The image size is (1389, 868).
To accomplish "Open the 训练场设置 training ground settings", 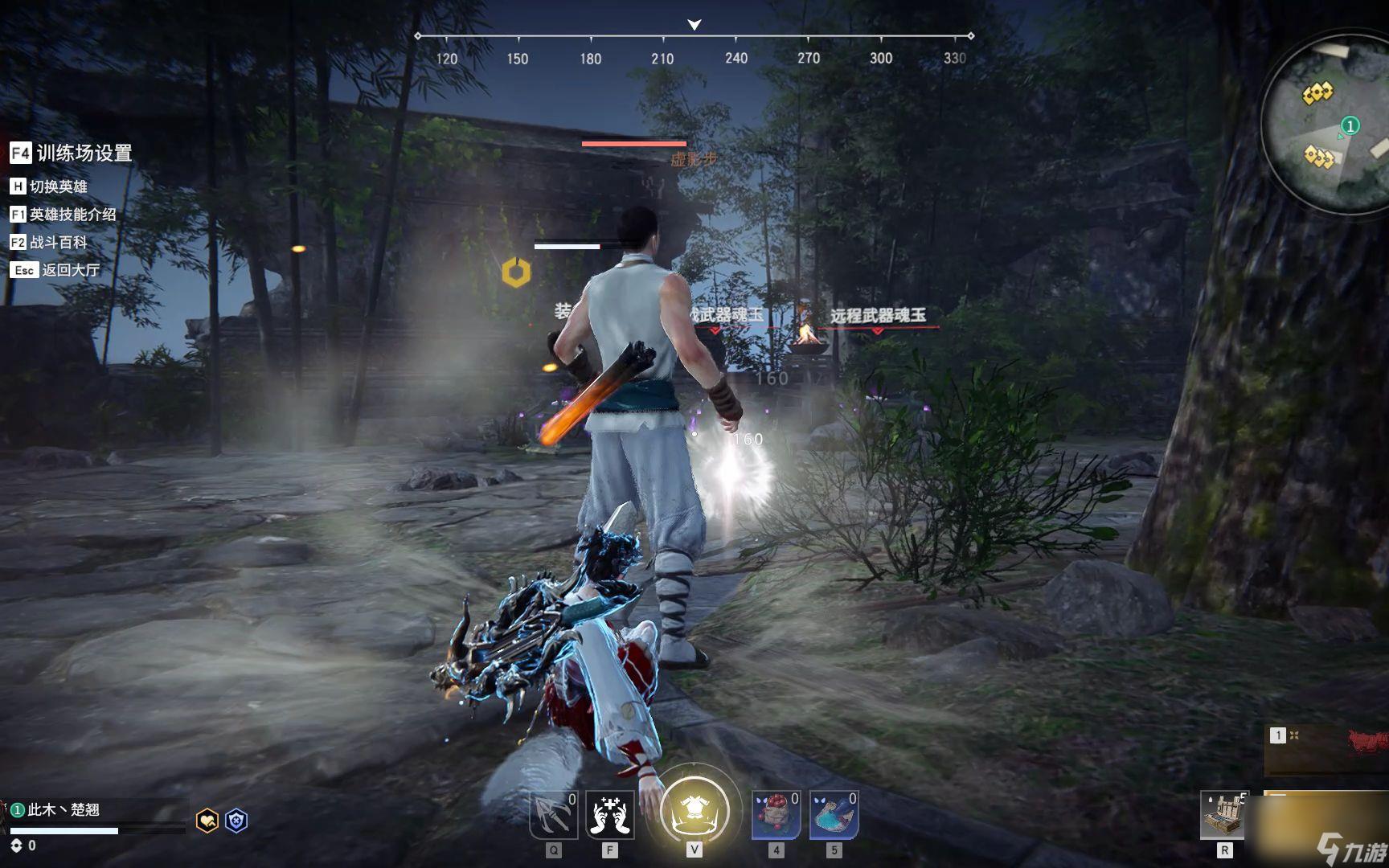I will (71, 153).
